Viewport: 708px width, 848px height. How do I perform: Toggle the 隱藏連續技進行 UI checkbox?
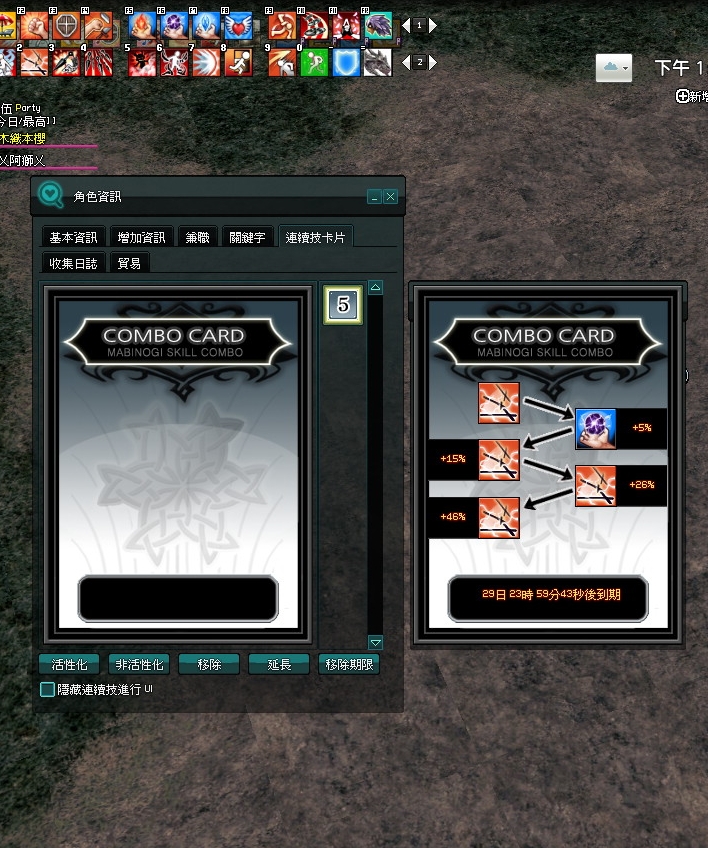coord(47,689)
